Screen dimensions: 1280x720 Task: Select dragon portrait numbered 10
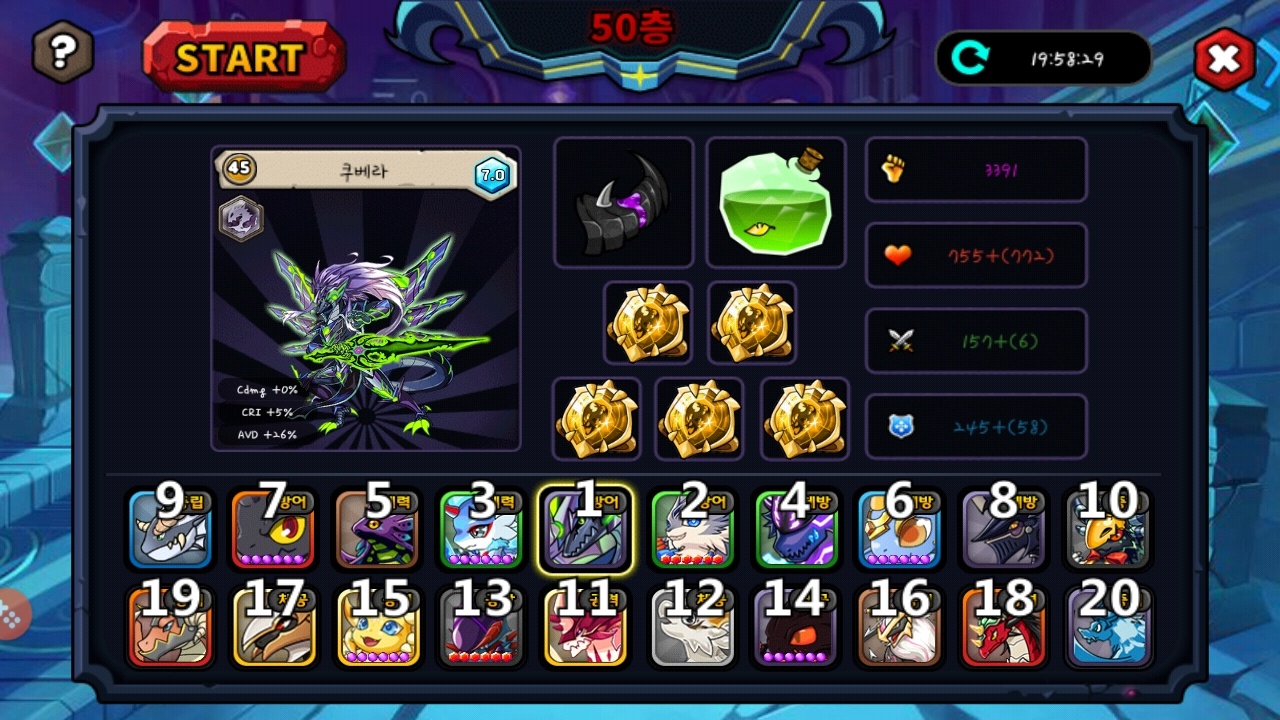(x=1107, y=530)
